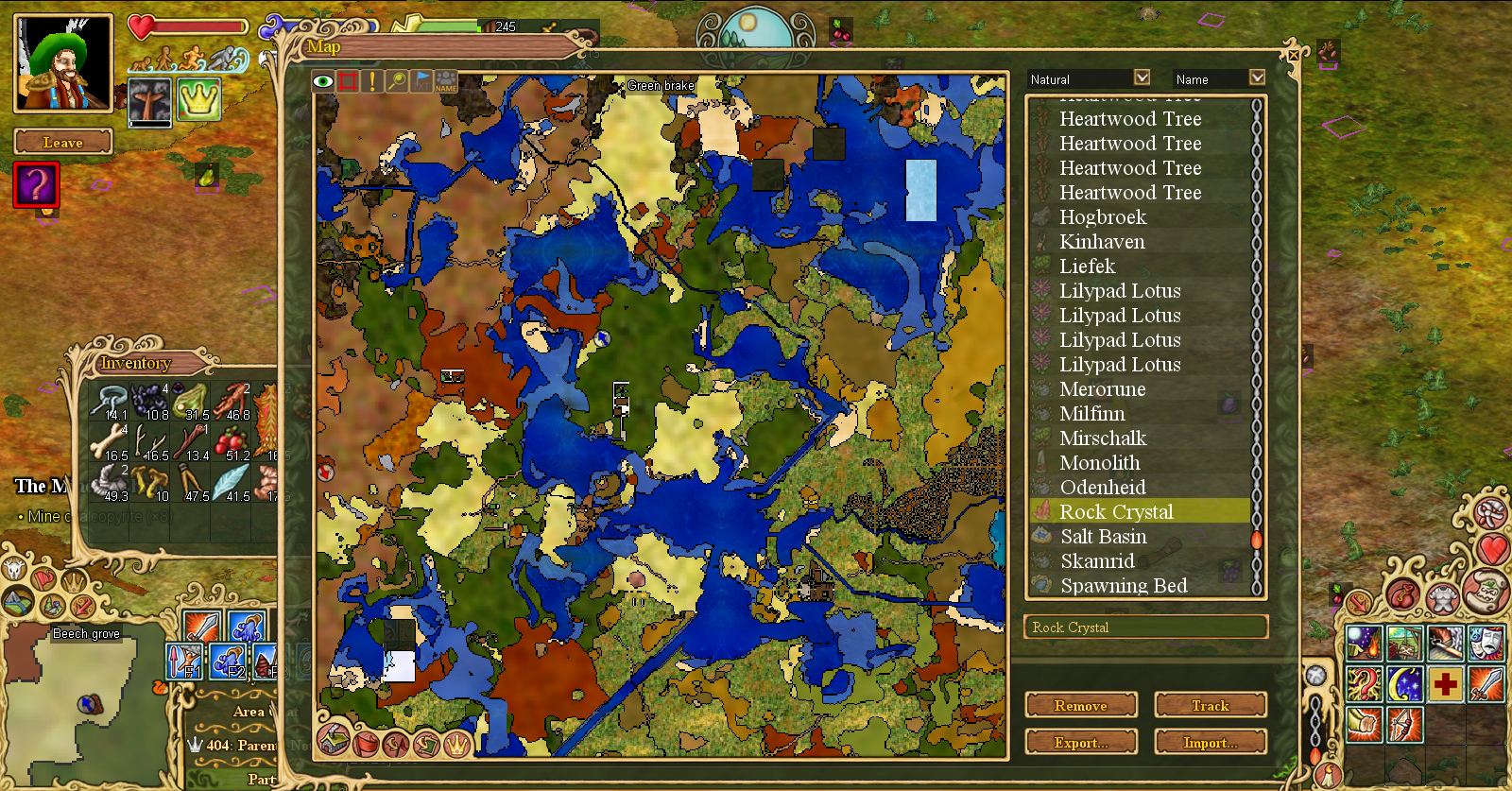Expand the question mark icon below the portrait
Image resolution: width=1512 pixels, height=791 pixels.
[35, 185]
